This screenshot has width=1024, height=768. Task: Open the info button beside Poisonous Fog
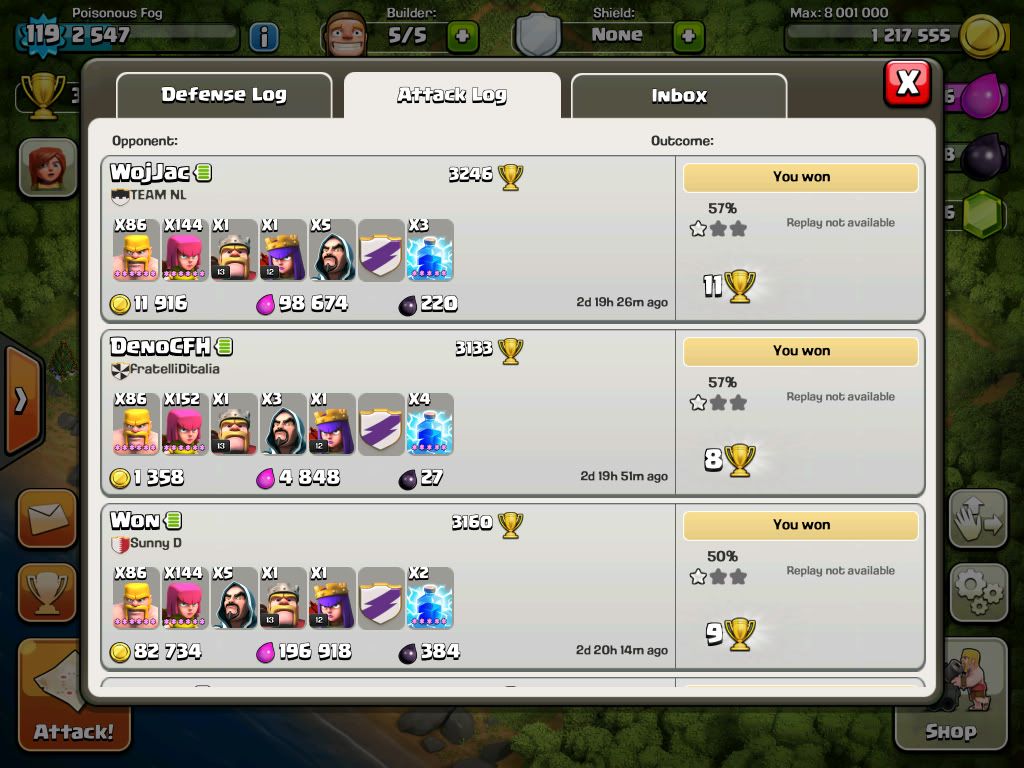[x=263, y=38]
